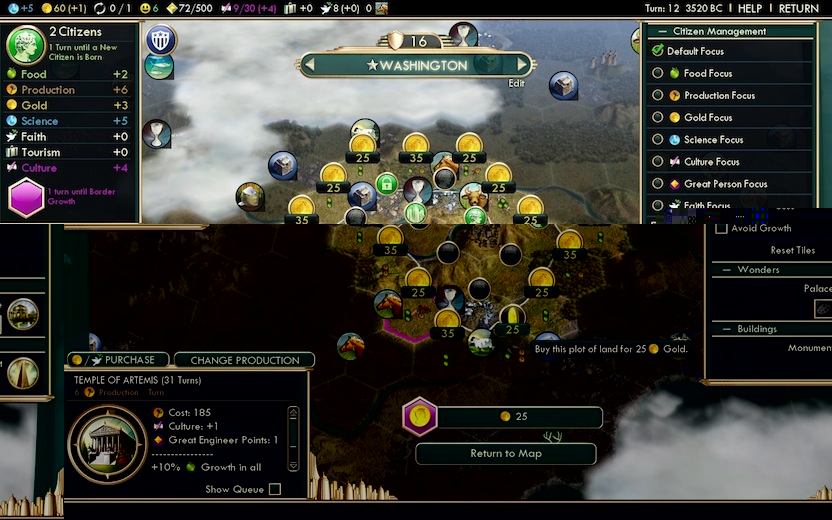Click RETURN in the top bar
Screen dimensions: 832x520
798,8
